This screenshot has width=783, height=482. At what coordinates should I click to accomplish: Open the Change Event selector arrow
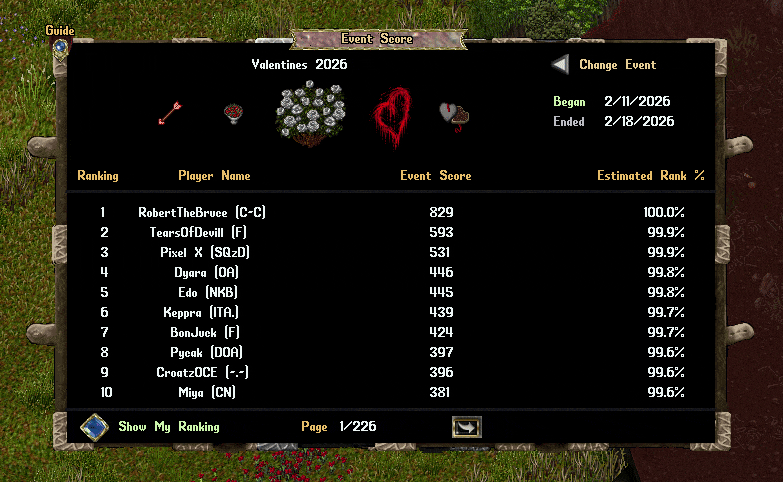pyautogui.click(x=561, y=65)
